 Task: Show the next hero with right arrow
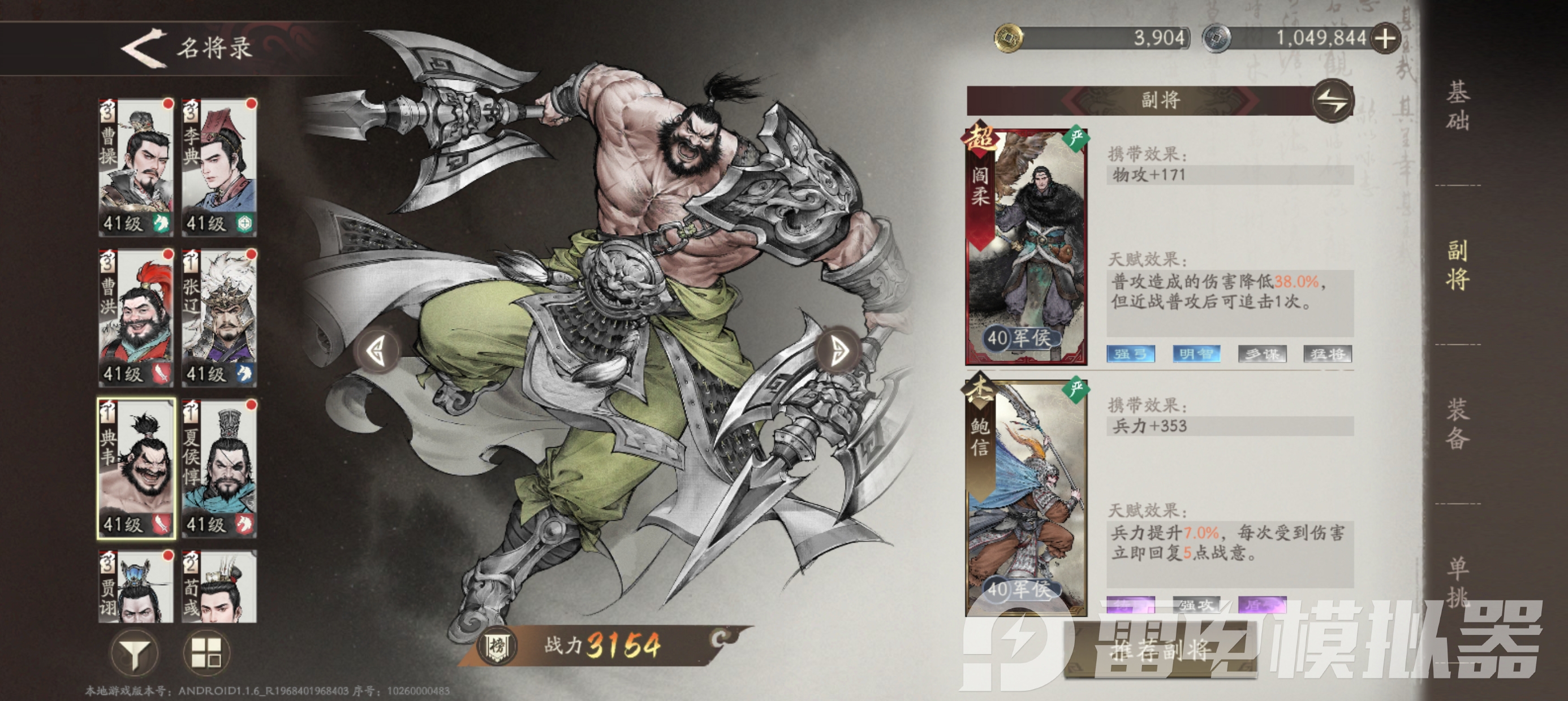coord(840,350)
